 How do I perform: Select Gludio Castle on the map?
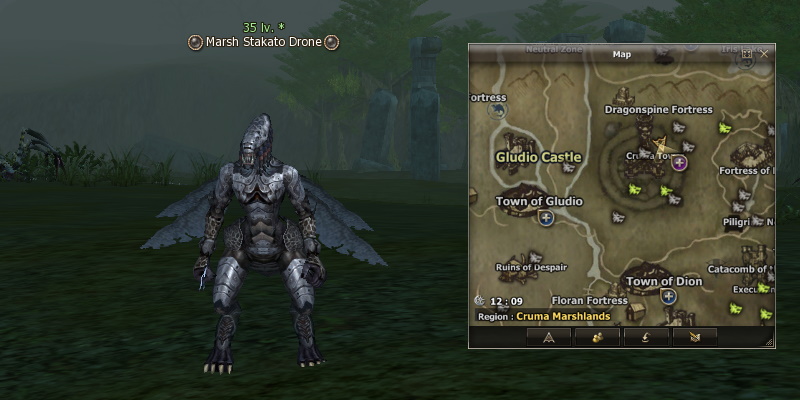tap(538, 157)
